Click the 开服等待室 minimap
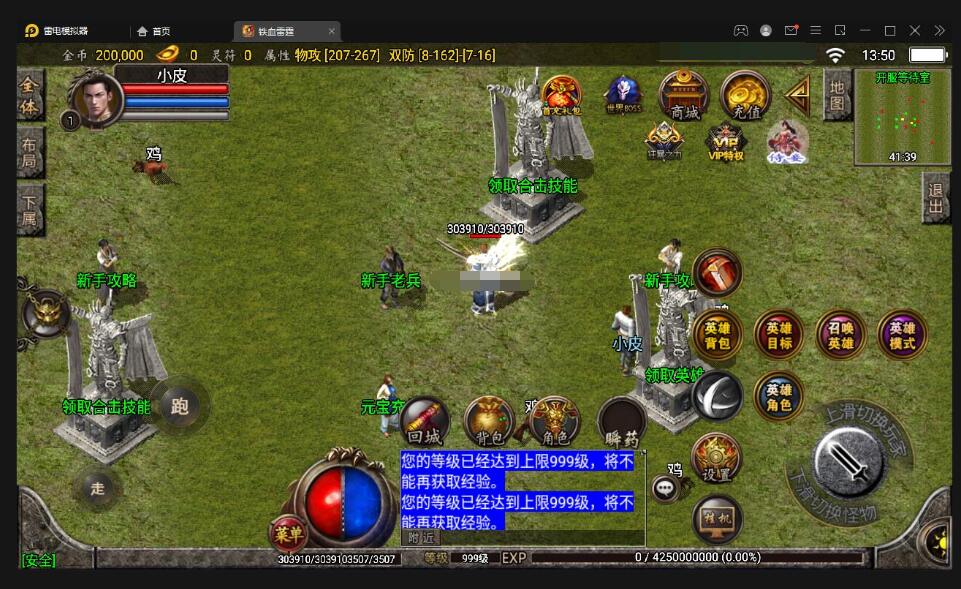The image size is (961, 589). tap(902, 116)
